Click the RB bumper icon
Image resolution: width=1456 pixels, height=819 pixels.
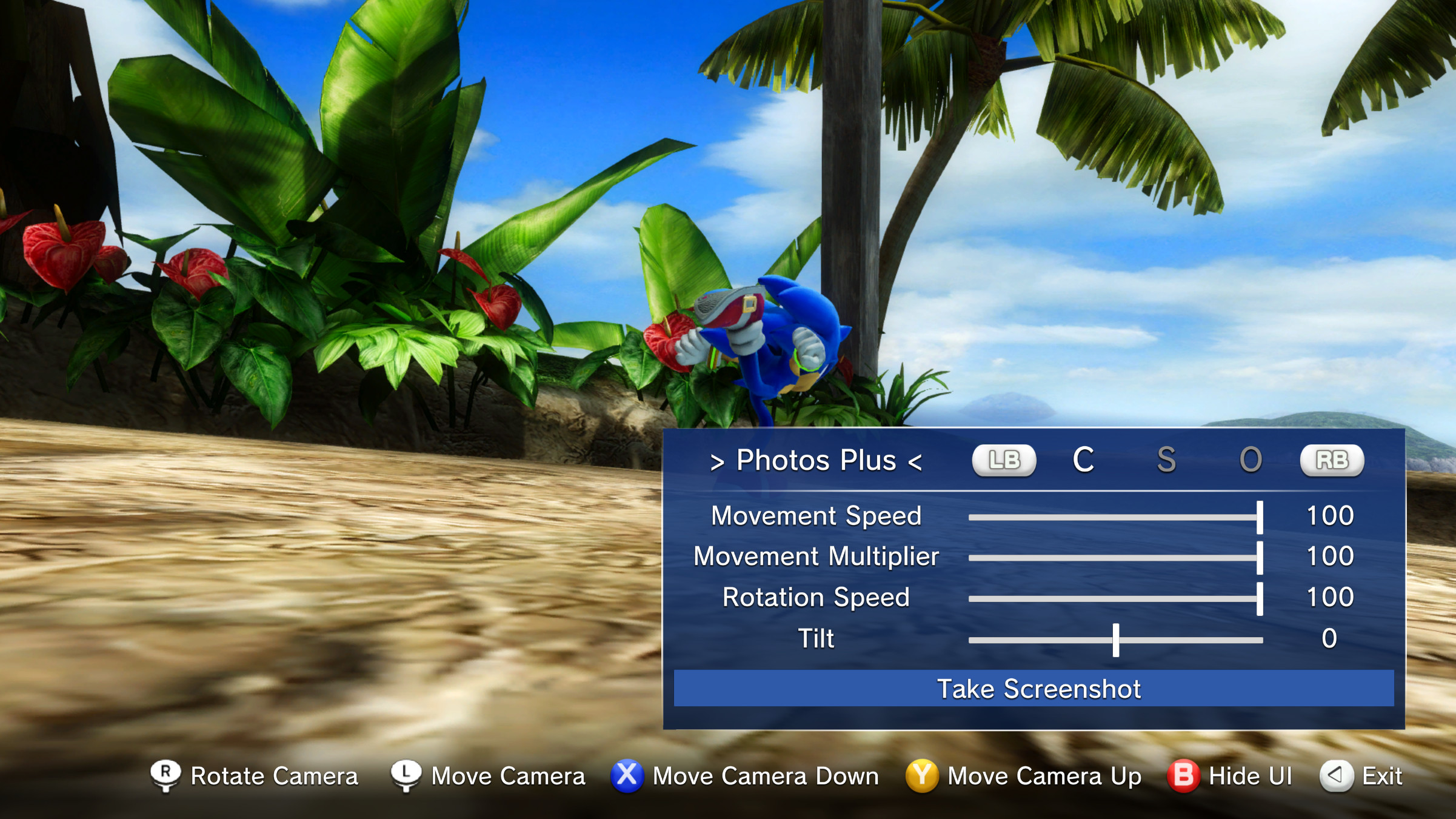(1332, 460)
